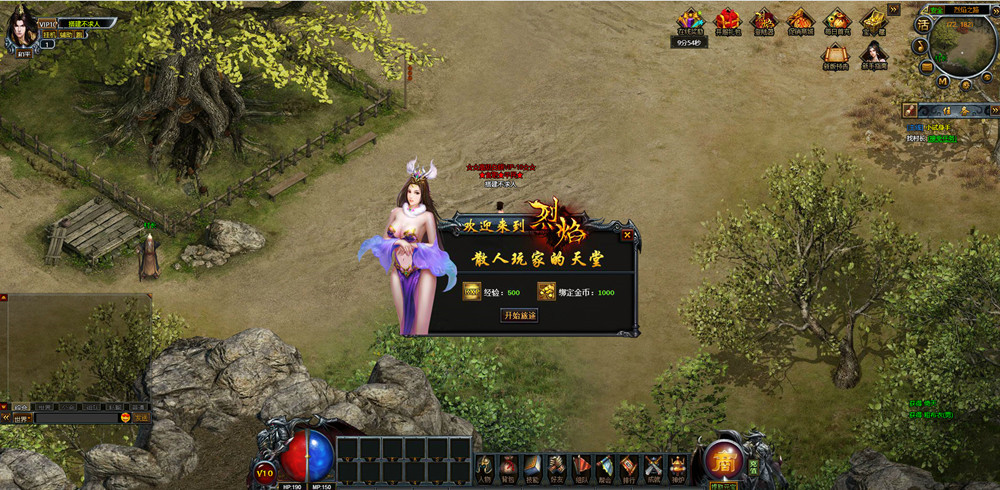Open the 新手指南 newbie guide portrait icon
Image resolution: width=1000 pixels, height=490 pixels.
pyautogui.click(x=873, y=54)
